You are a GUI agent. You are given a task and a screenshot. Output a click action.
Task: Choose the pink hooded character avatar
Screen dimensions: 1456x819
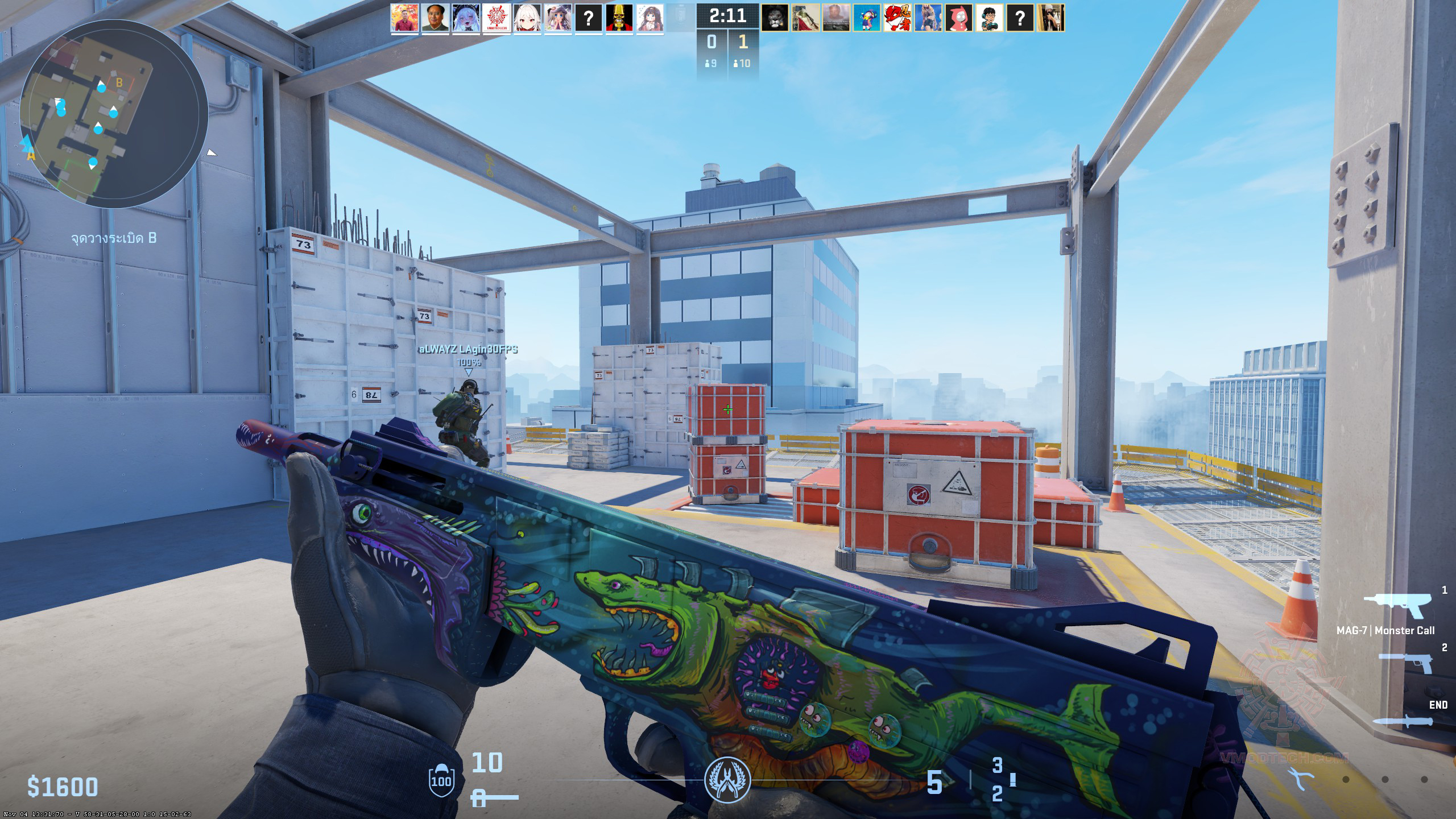[959, 18]
